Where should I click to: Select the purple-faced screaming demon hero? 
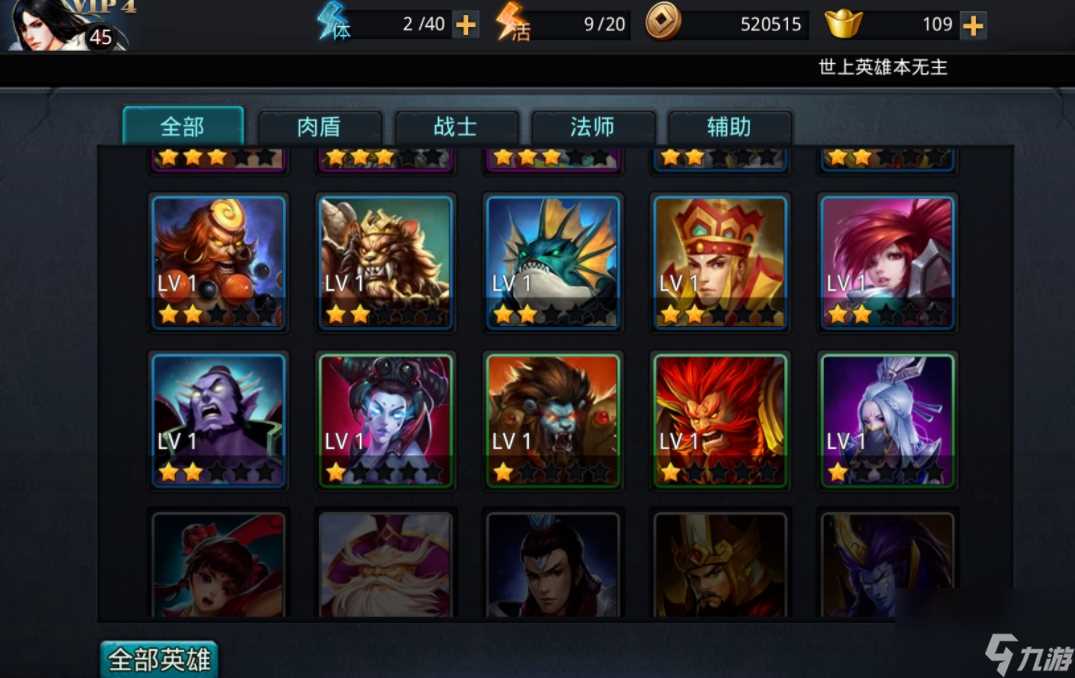pyautogui.click(x=219, y=419)
